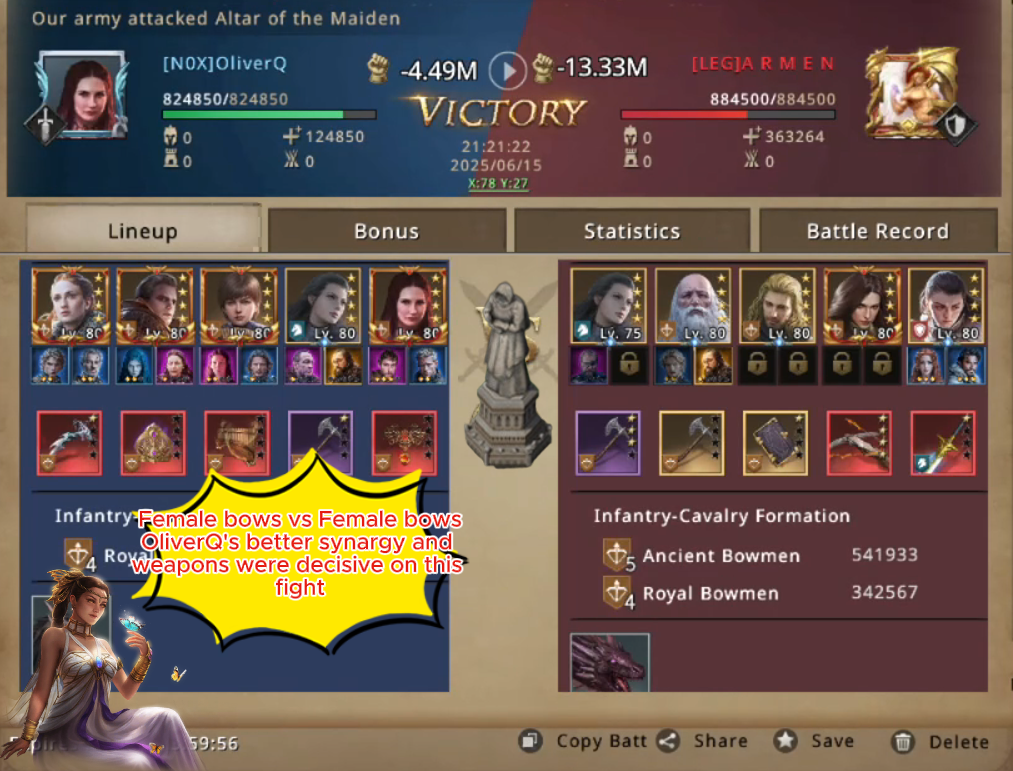Inspect the enemy blue book equipment slot

(x=776, y=442)
